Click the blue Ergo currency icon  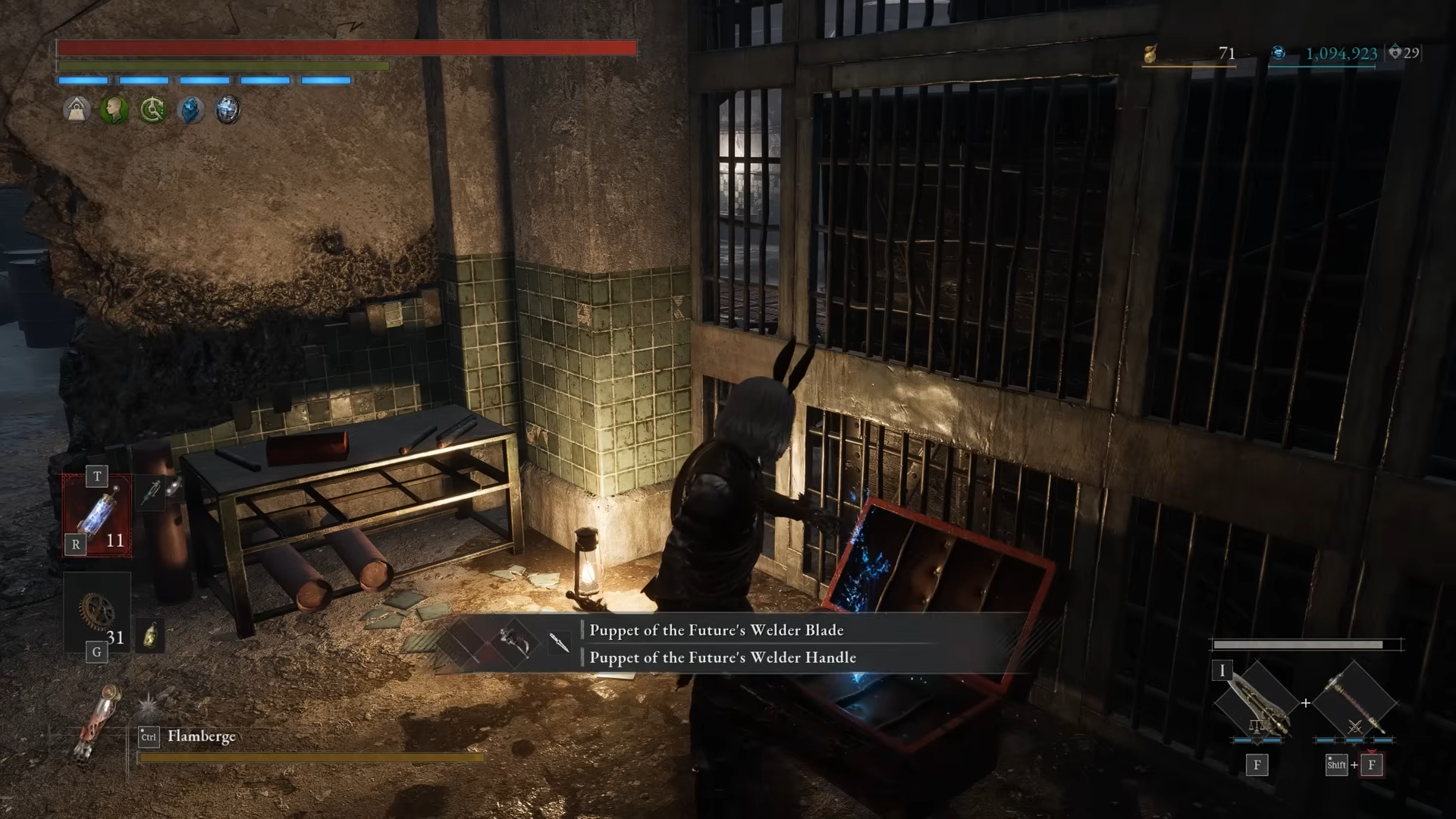click(1279, 53)
